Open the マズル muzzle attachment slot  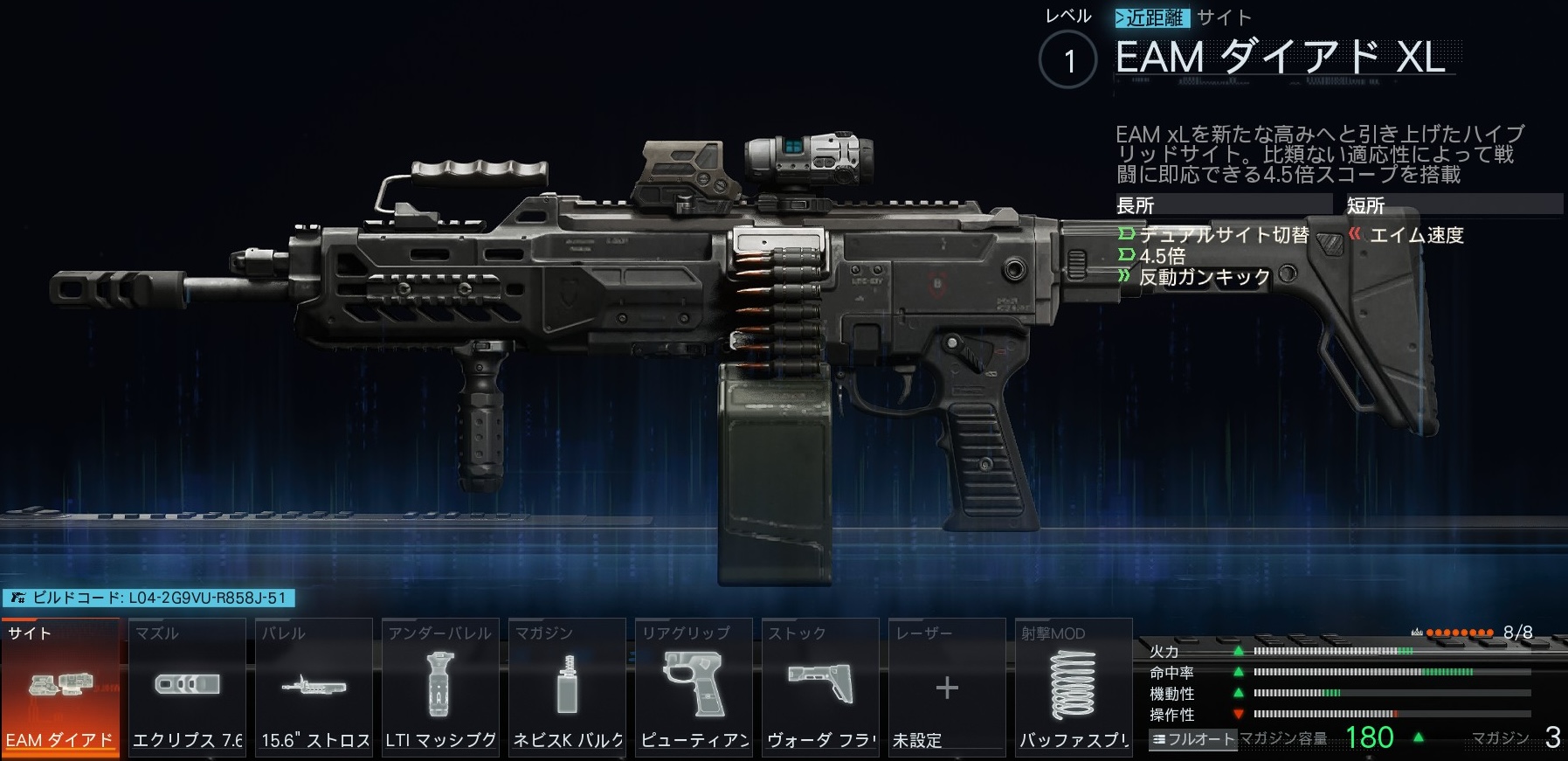point(187,688)
